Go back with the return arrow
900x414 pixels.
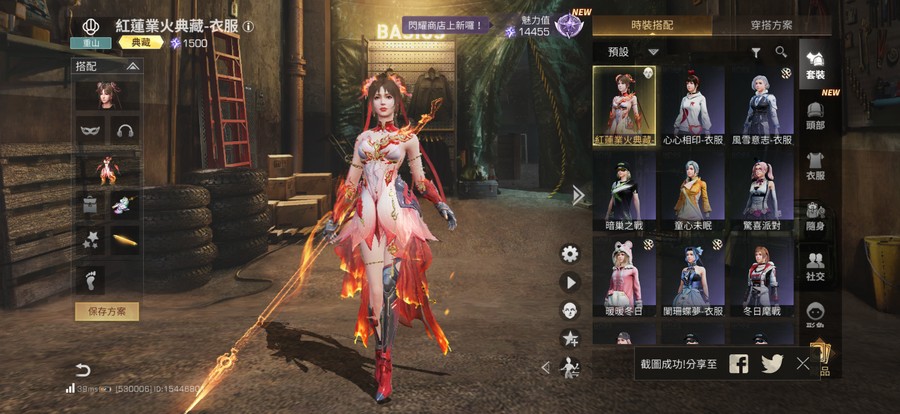83,370
